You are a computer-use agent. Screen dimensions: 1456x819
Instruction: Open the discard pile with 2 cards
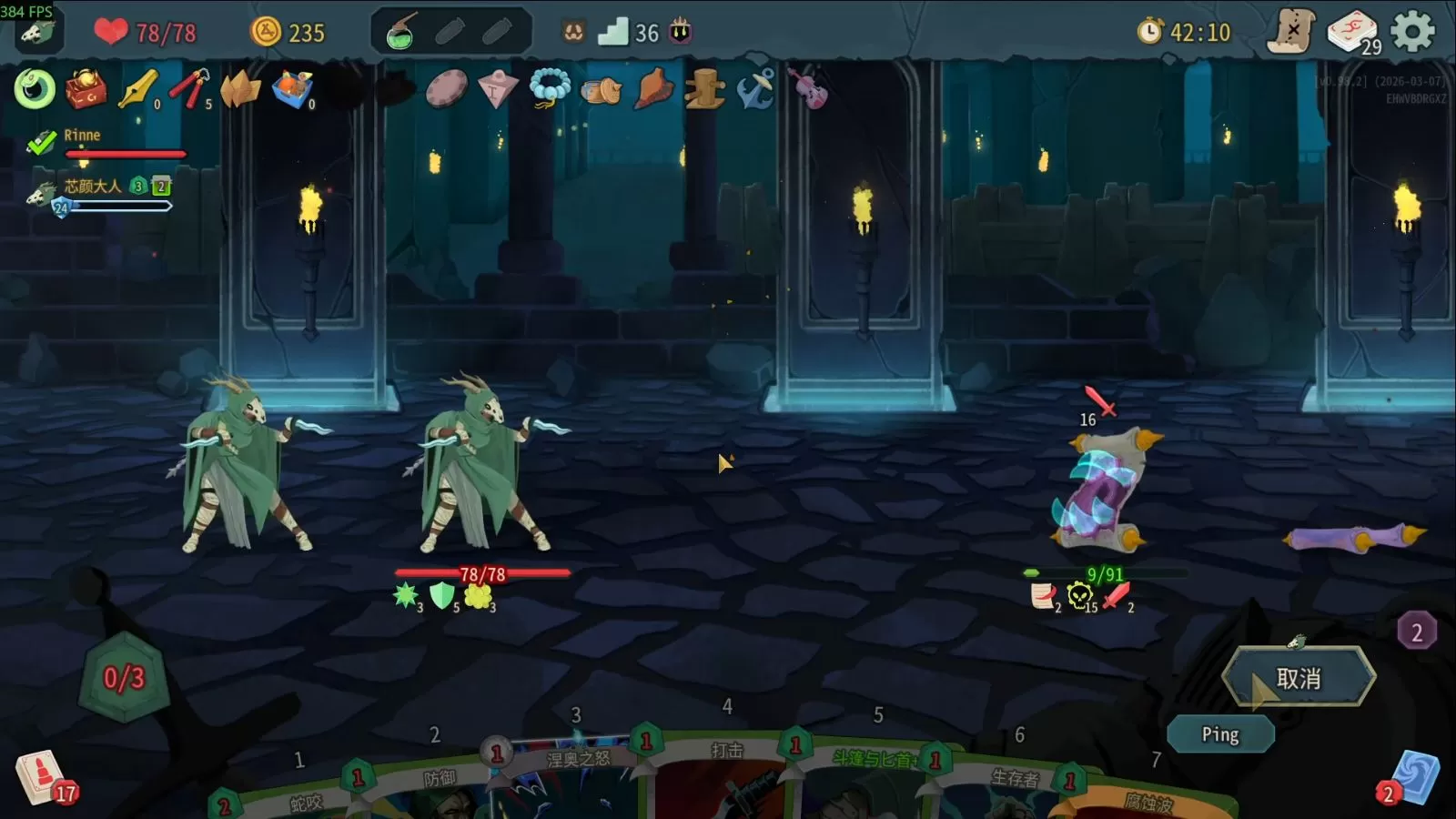pos(1413,778)
